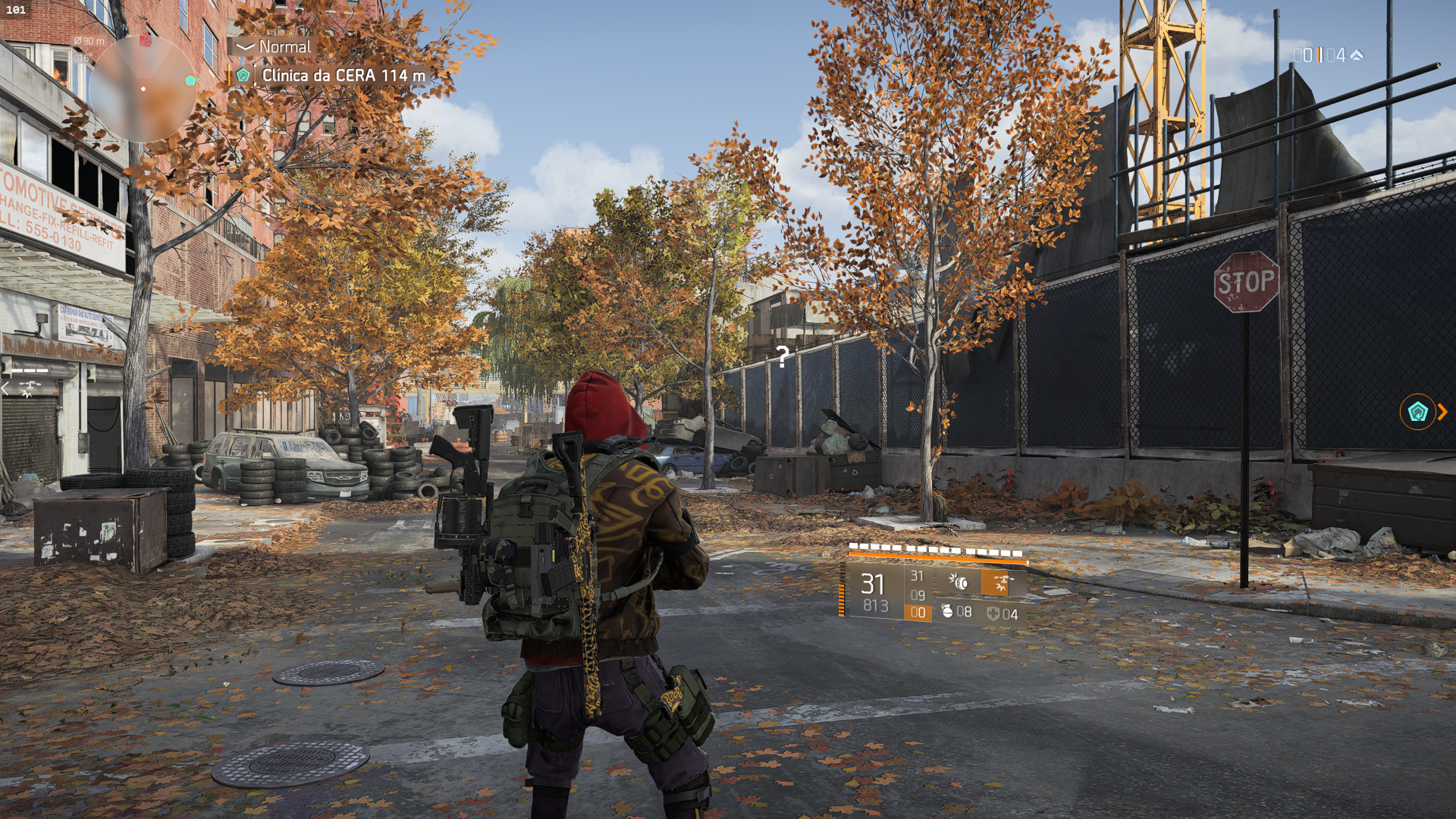
Task: Select the grenade icon
Action: pos(946,611)
